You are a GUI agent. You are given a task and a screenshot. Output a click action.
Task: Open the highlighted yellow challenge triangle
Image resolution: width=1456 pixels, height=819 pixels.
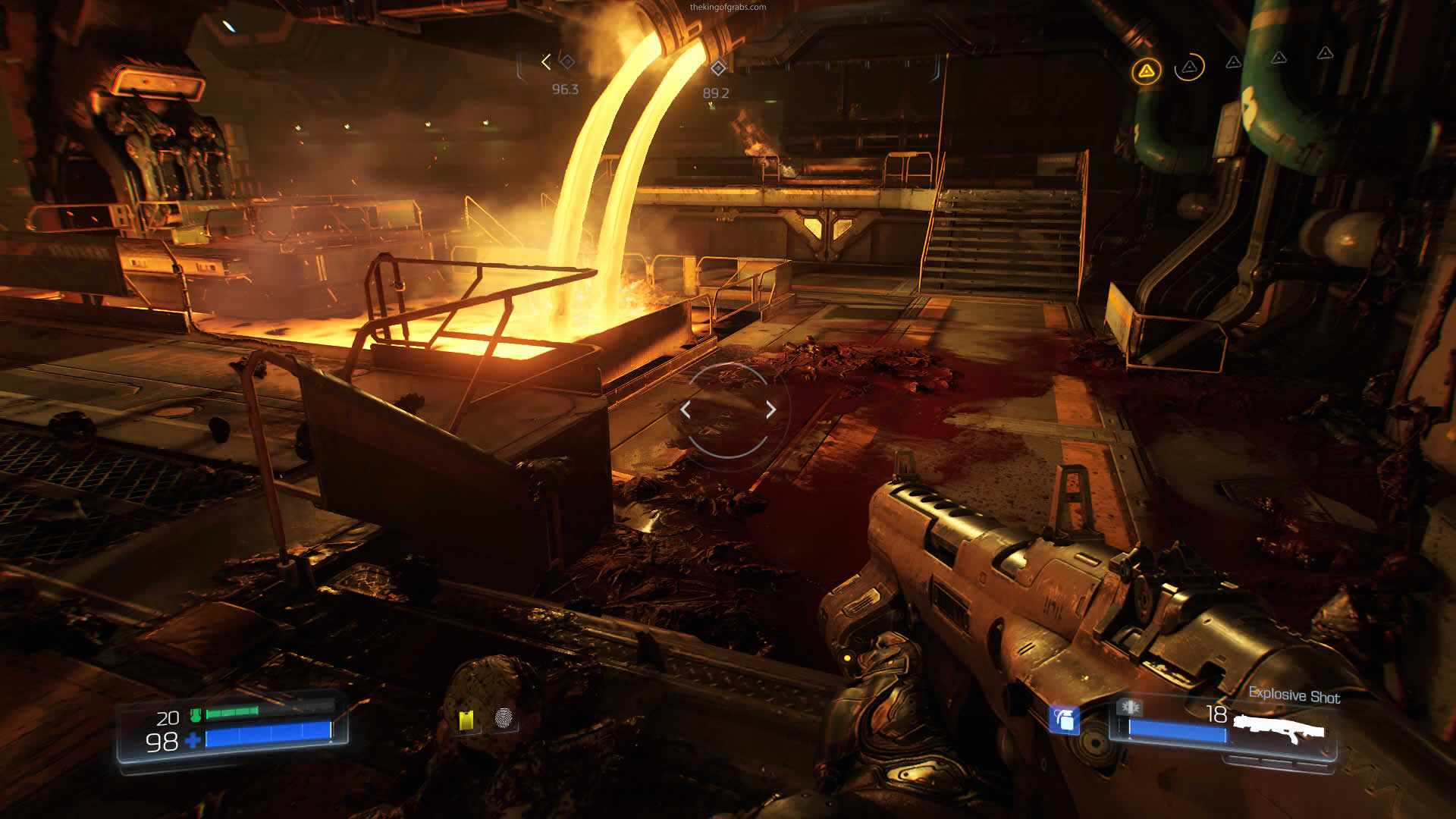1146,71
